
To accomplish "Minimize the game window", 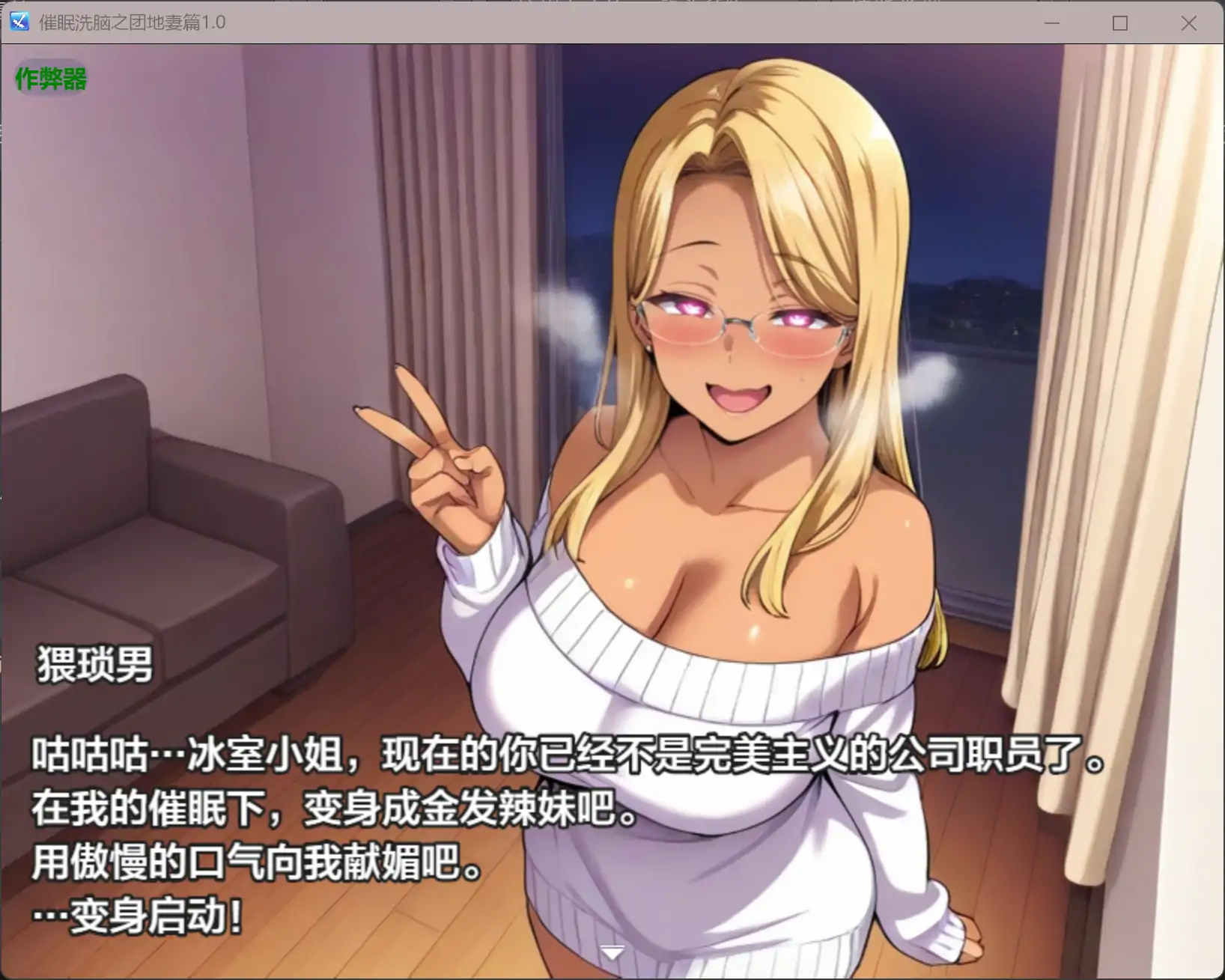I will click(x=1051, y=23).
